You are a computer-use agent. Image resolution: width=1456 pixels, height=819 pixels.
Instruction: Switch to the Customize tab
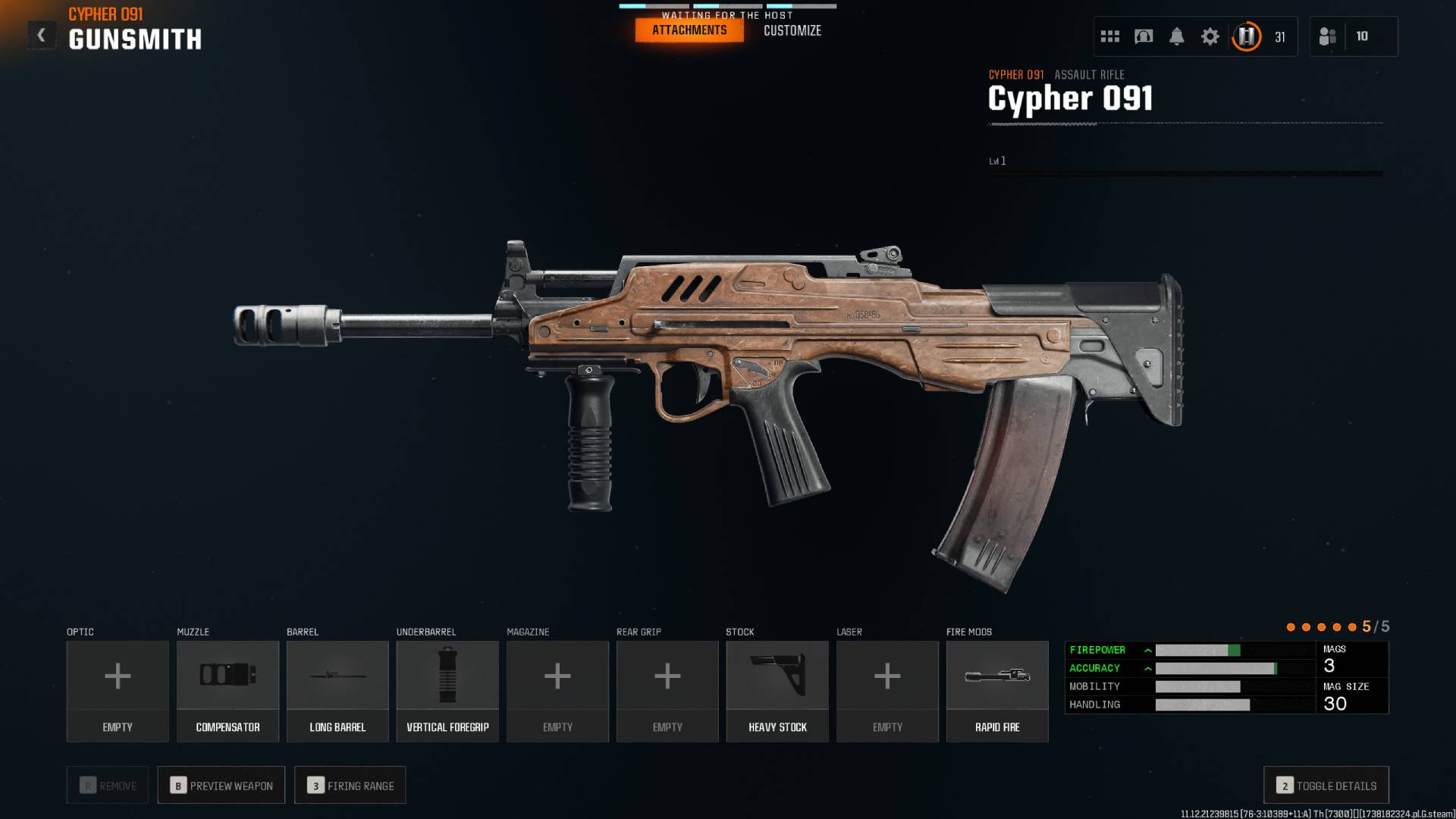792,31
